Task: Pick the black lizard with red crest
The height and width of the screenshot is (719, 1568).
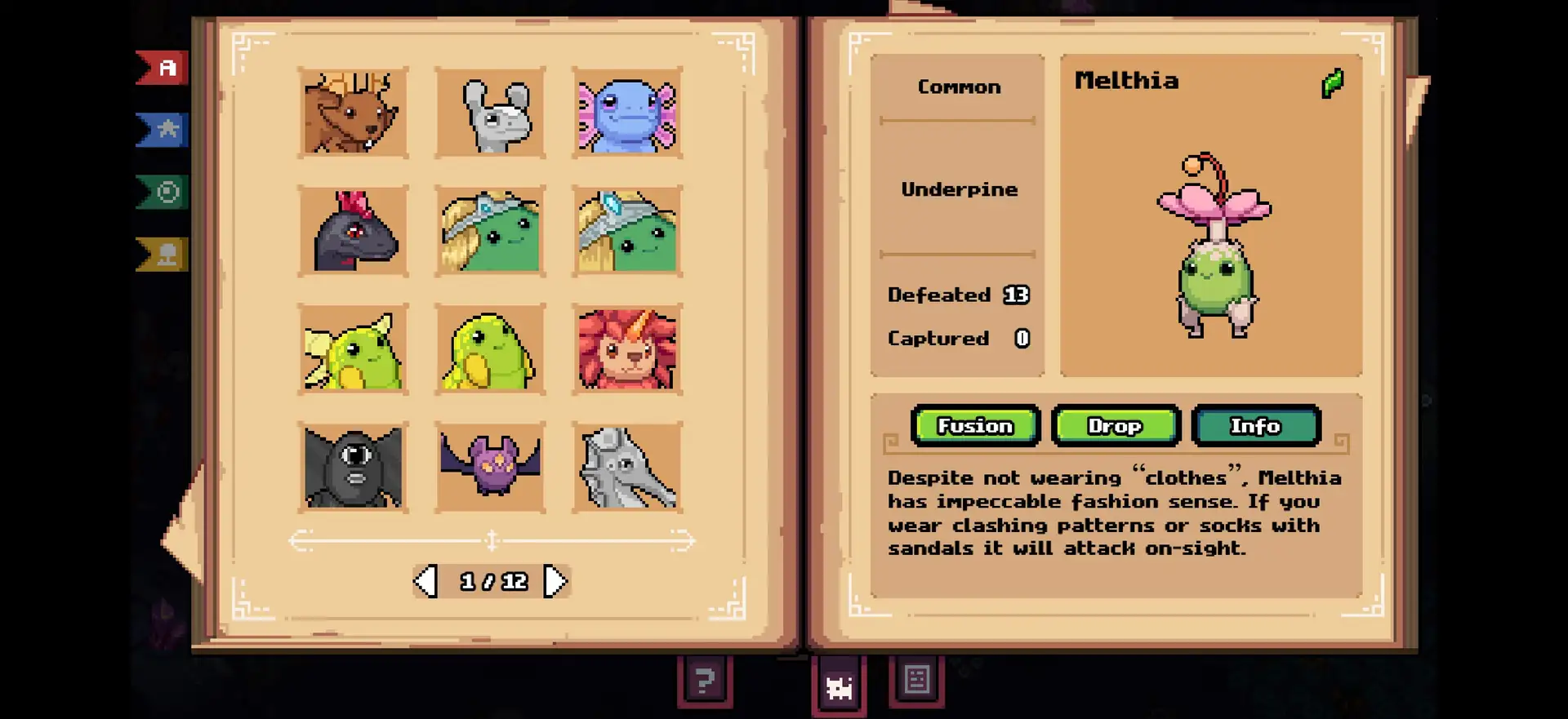Action: [x=353, y=231]
